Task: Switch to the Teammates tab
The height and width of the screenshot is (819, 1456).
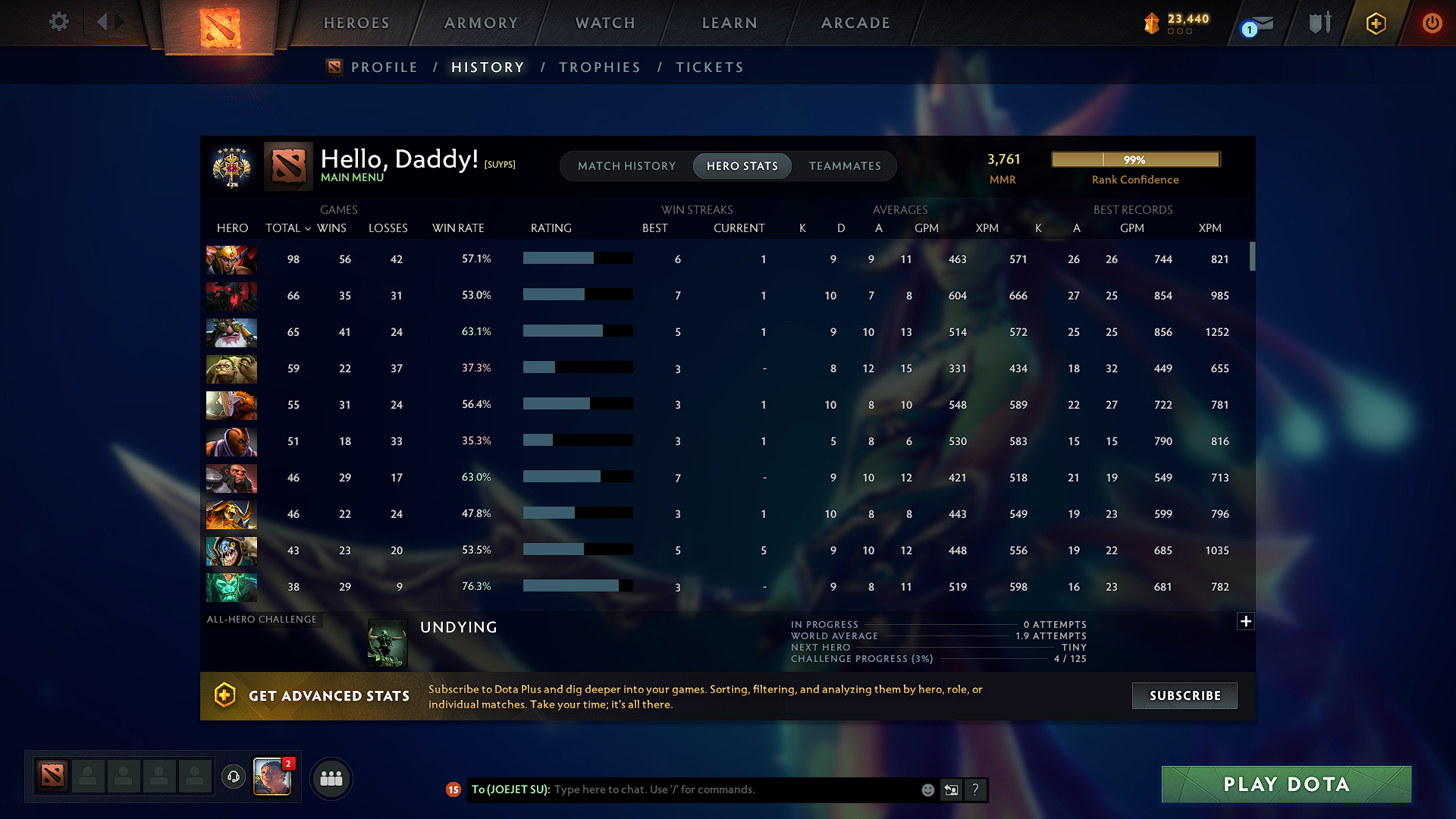Action: [845, 165]
